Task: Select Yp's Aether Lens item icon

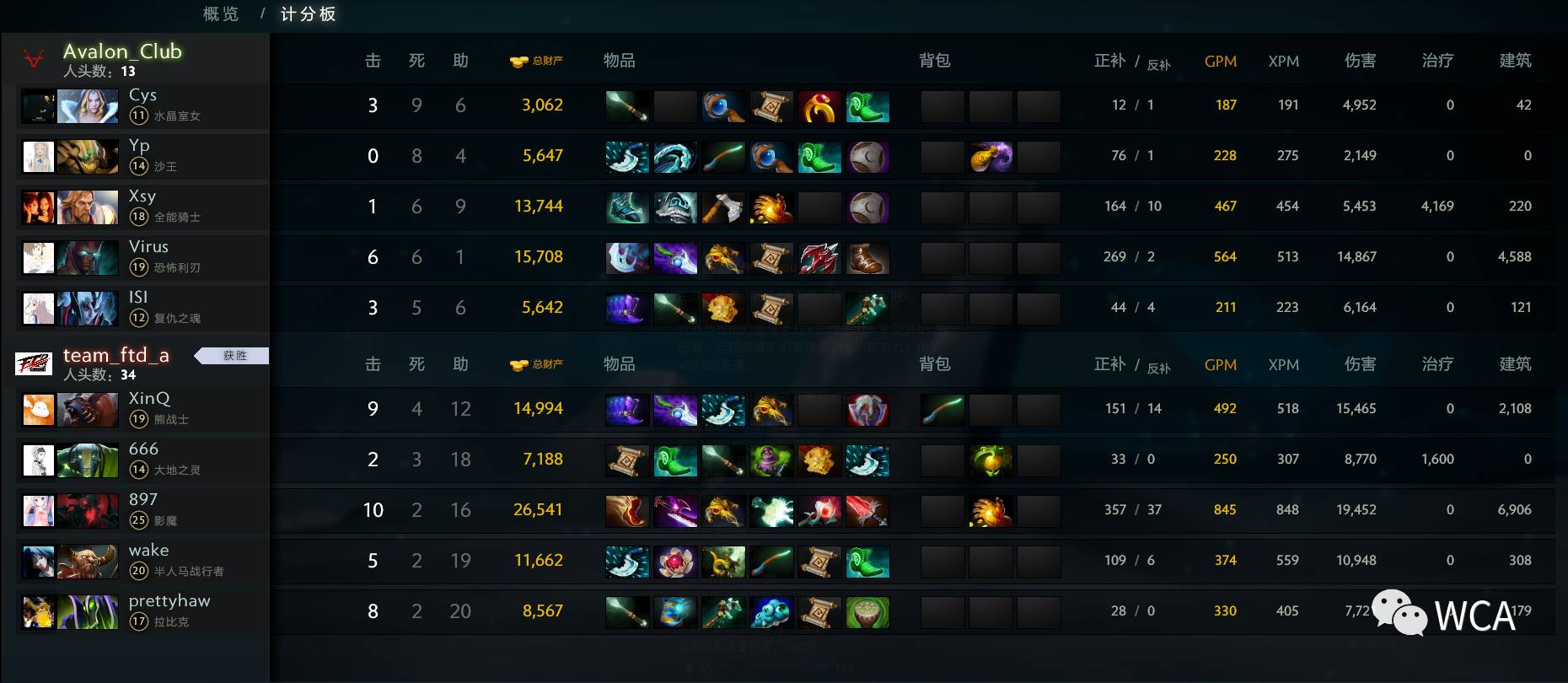Action: pyautogui.click(x=771, y=156)
